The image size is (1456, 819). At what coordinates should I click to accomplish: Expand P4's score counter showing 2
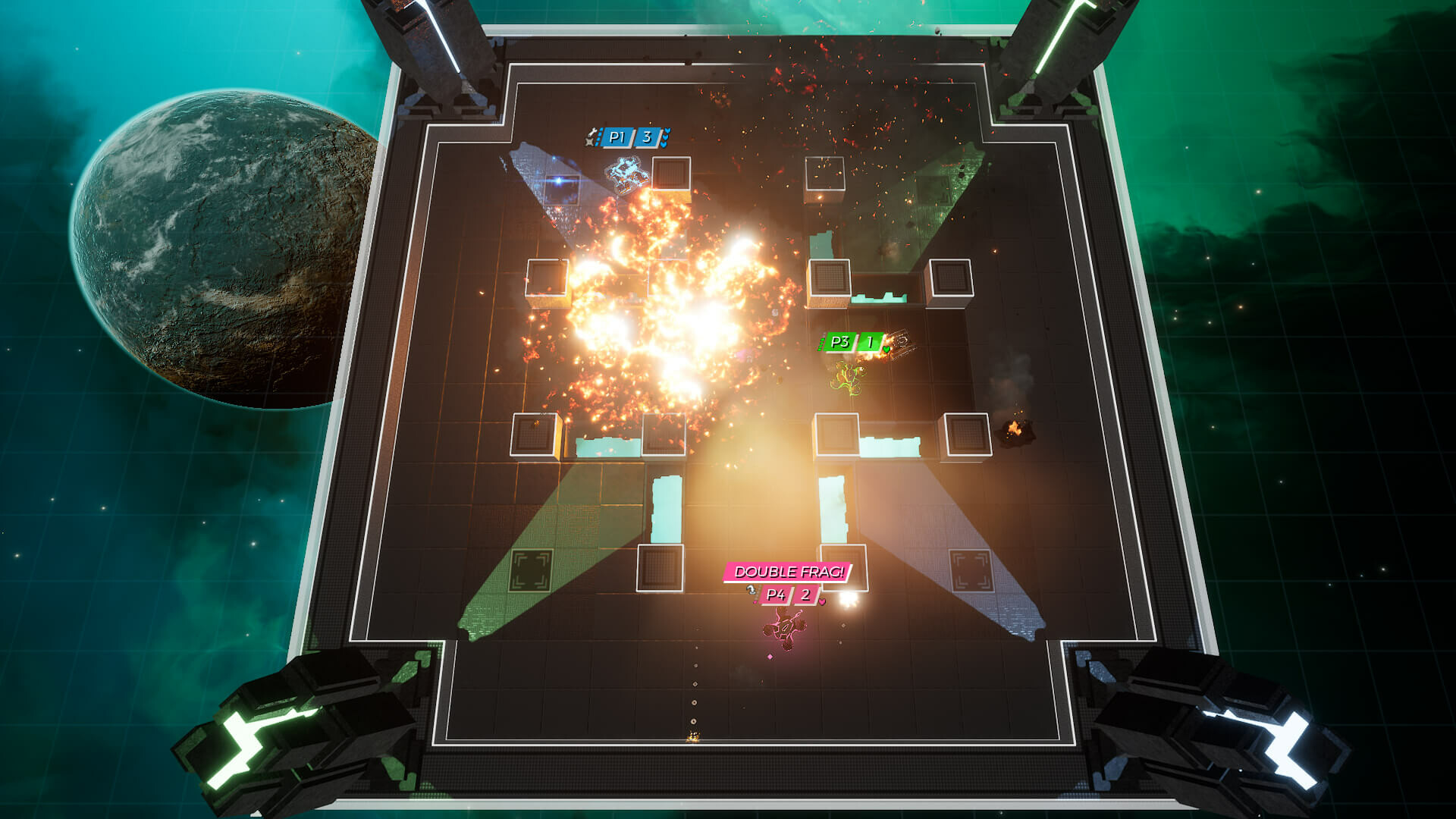click(805, 596)
